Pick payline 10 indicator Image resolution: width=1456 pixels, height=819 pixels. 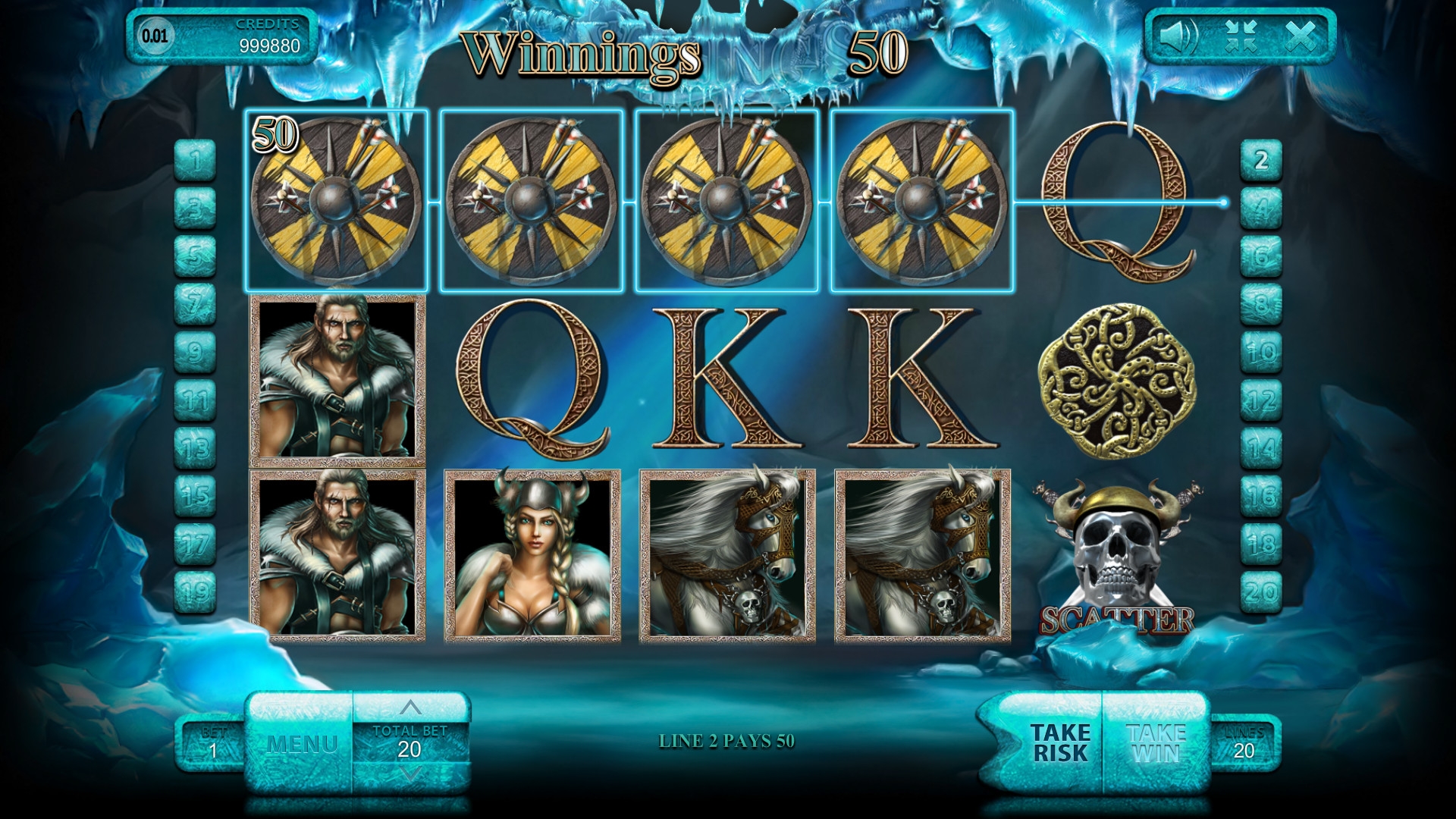[x=1261, y=353]
